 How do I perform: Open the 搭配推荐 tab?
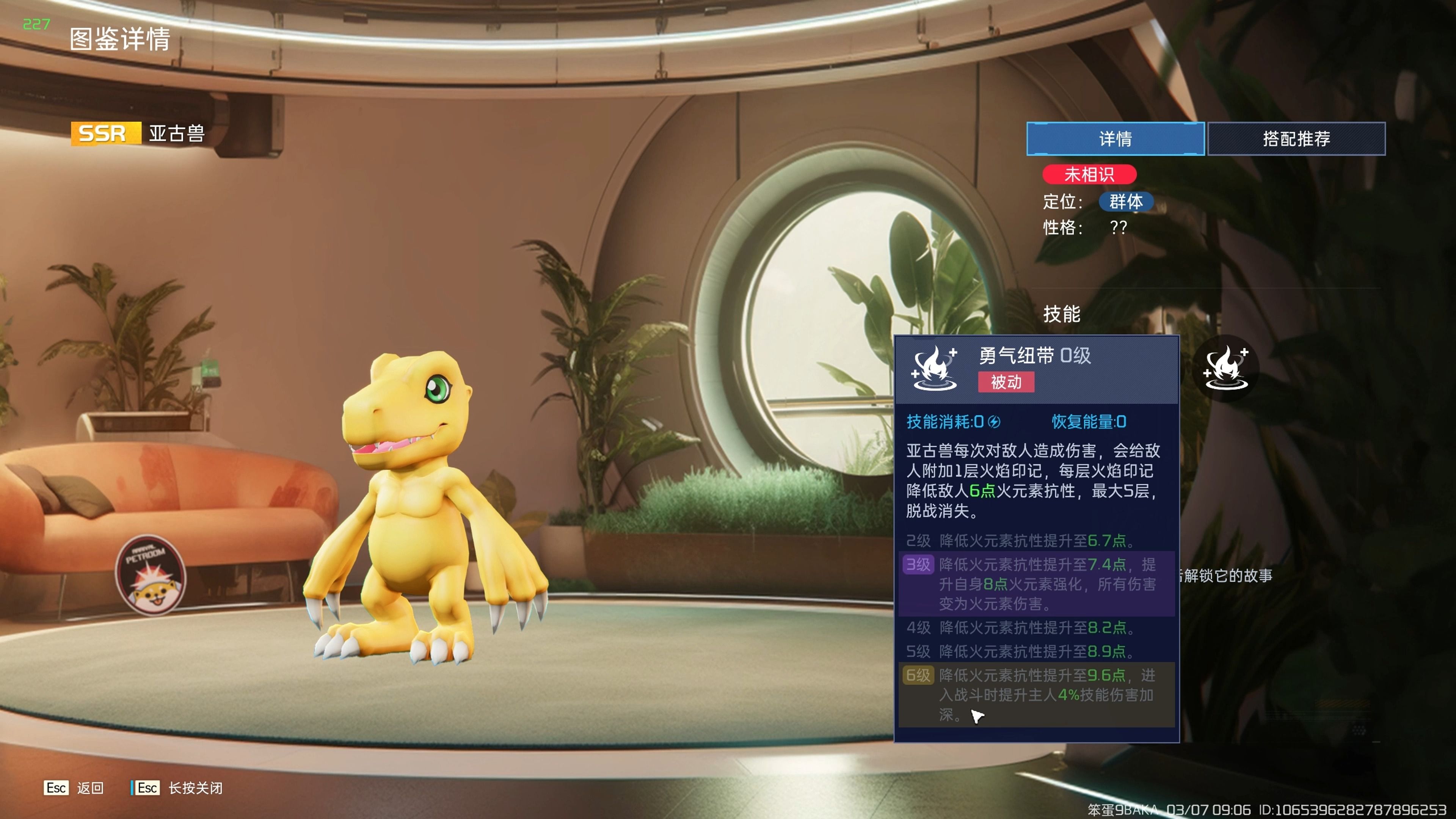tap(1296, 138)
